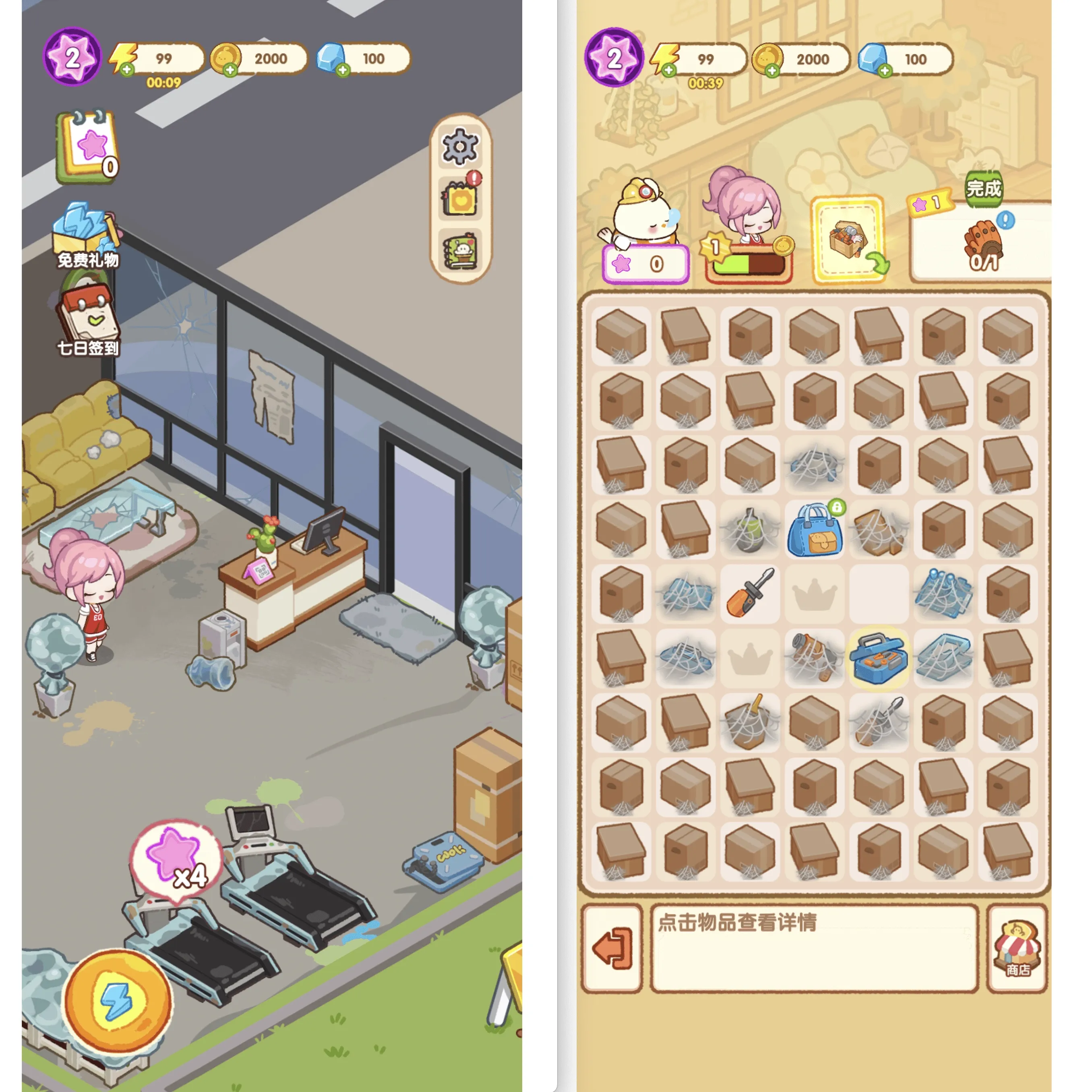Viewport: 1092px width, 1092px height.
Task: Tap the orange lightning bolt button
Action: (x=118, y=1001)
